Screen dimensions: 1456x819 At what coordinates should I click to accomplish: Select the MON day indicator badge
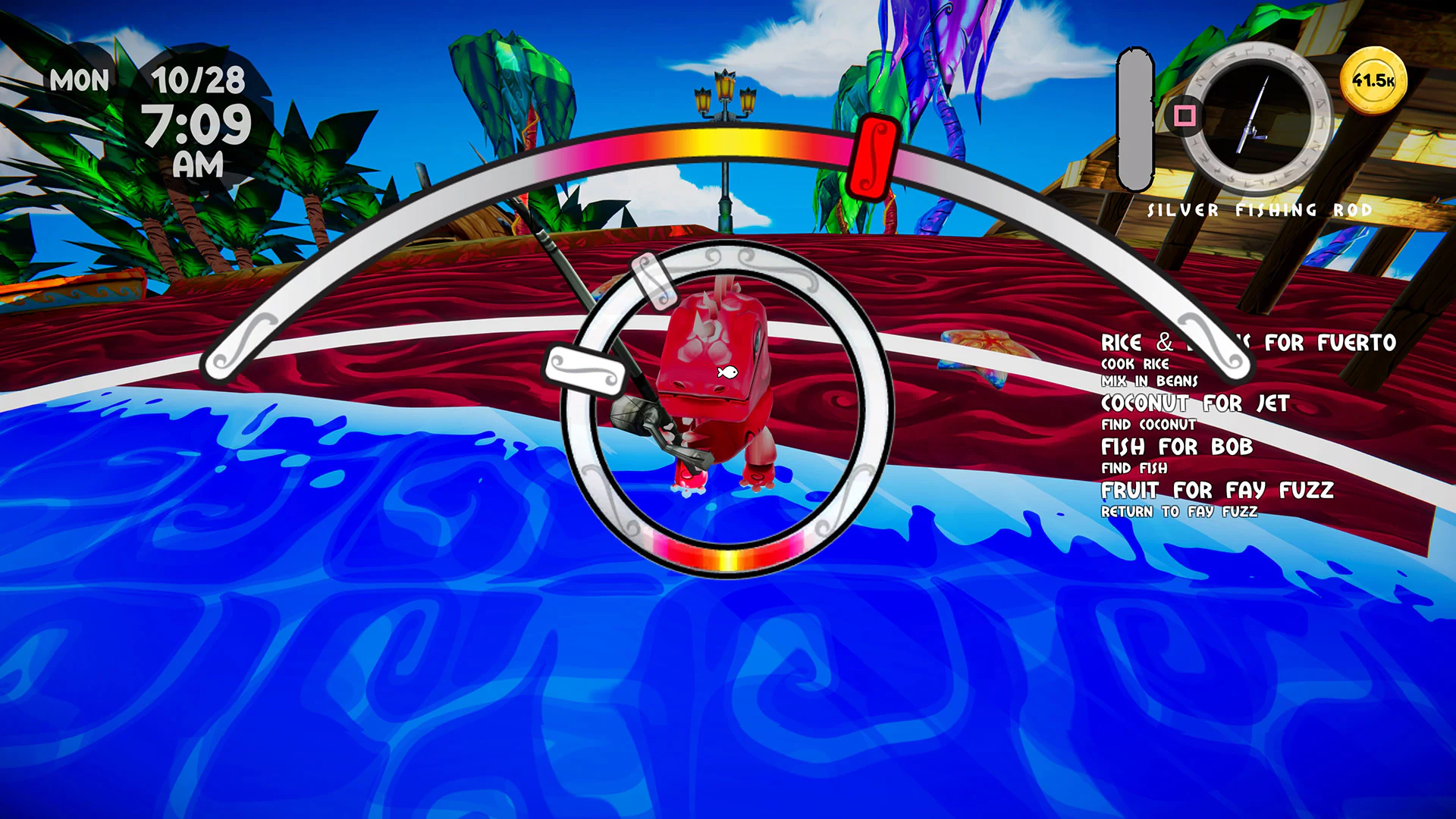(x=80, y=80)
